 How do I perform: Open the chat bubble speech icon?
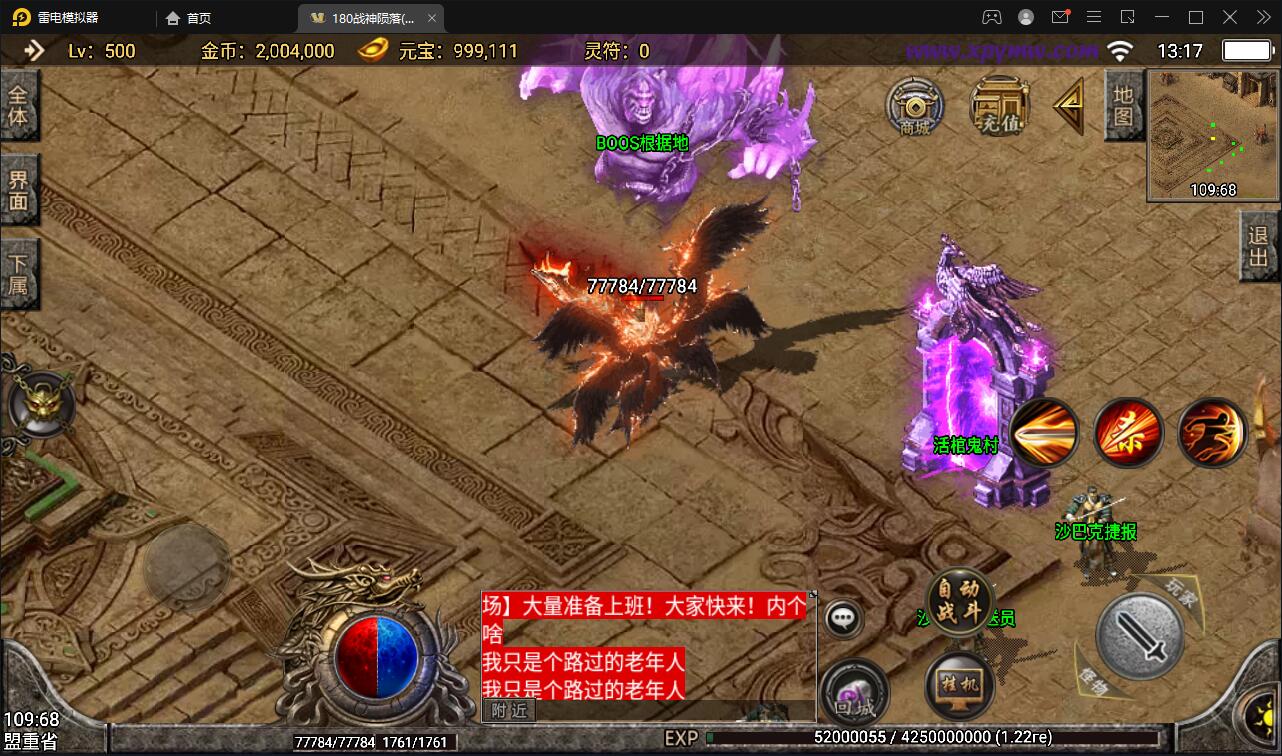pos(843,618)
